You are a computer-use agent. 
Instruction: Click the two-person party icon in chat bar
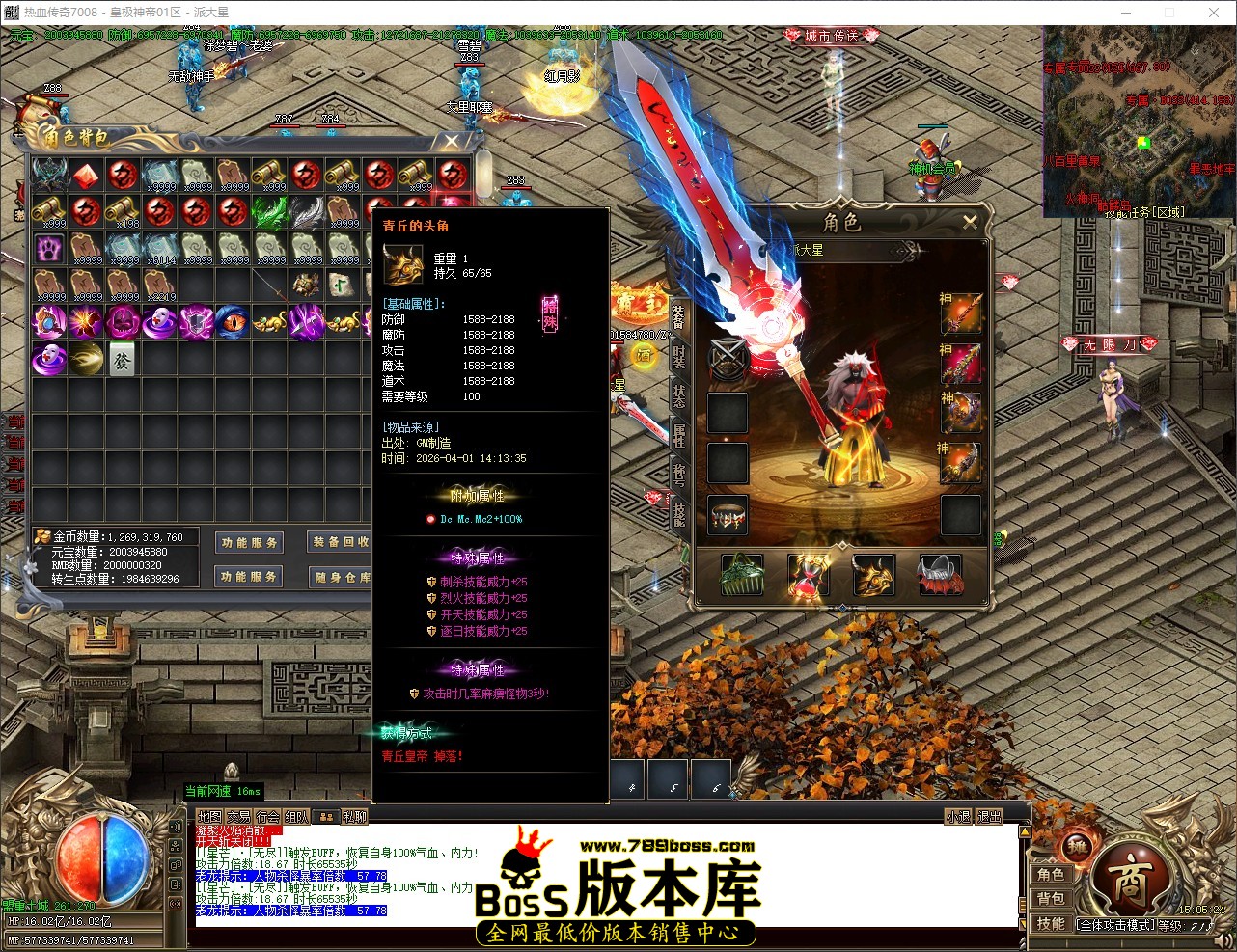point(326,816)
